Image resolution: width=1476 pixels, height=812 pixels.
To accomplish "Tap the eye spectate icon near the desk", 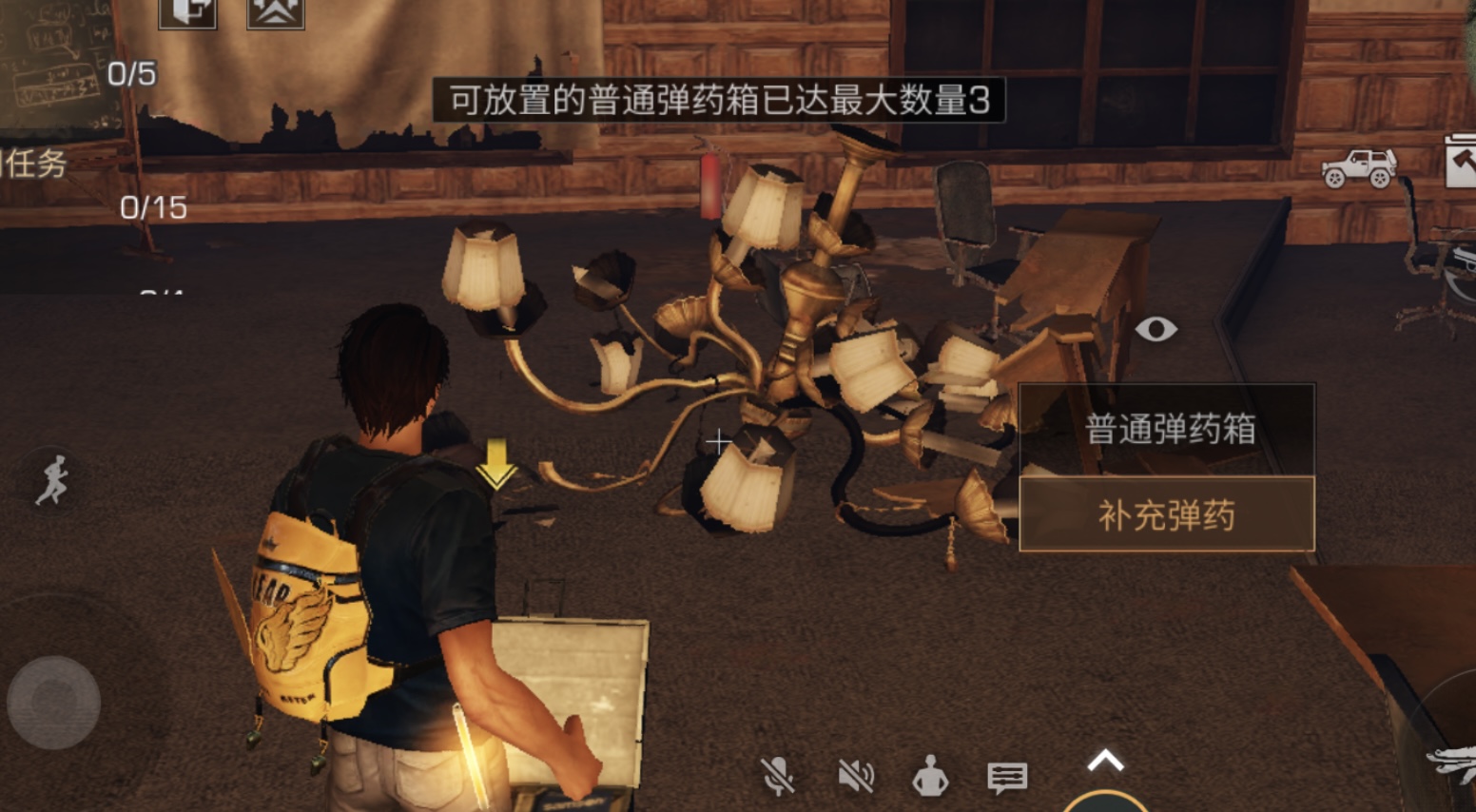I will pyautogui.click(x=1156, y=330).
